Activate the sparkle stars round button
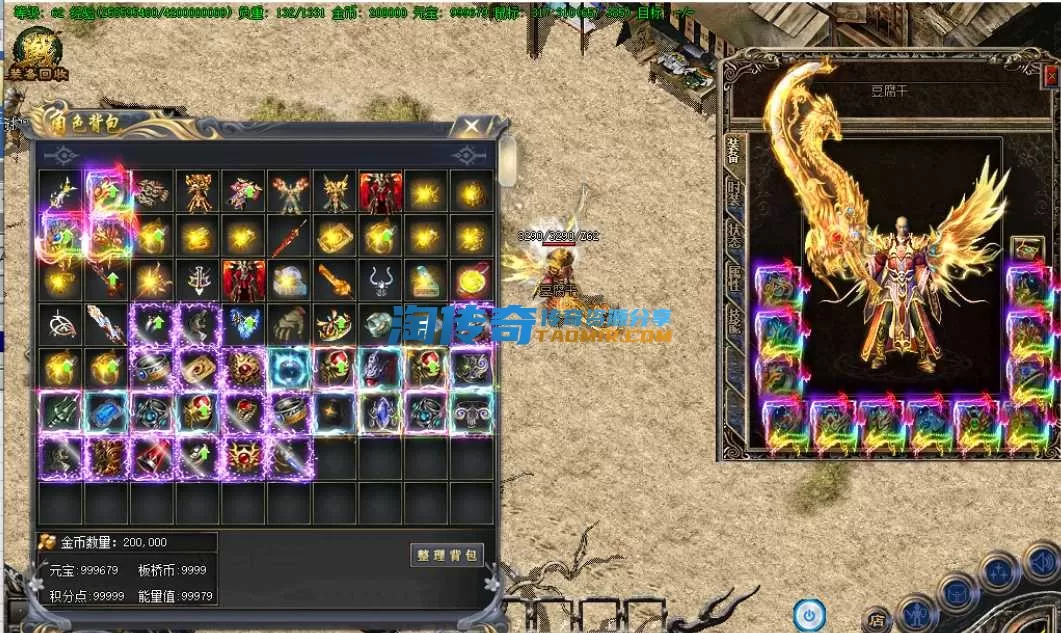1061x633 pixels. (999, 574)
